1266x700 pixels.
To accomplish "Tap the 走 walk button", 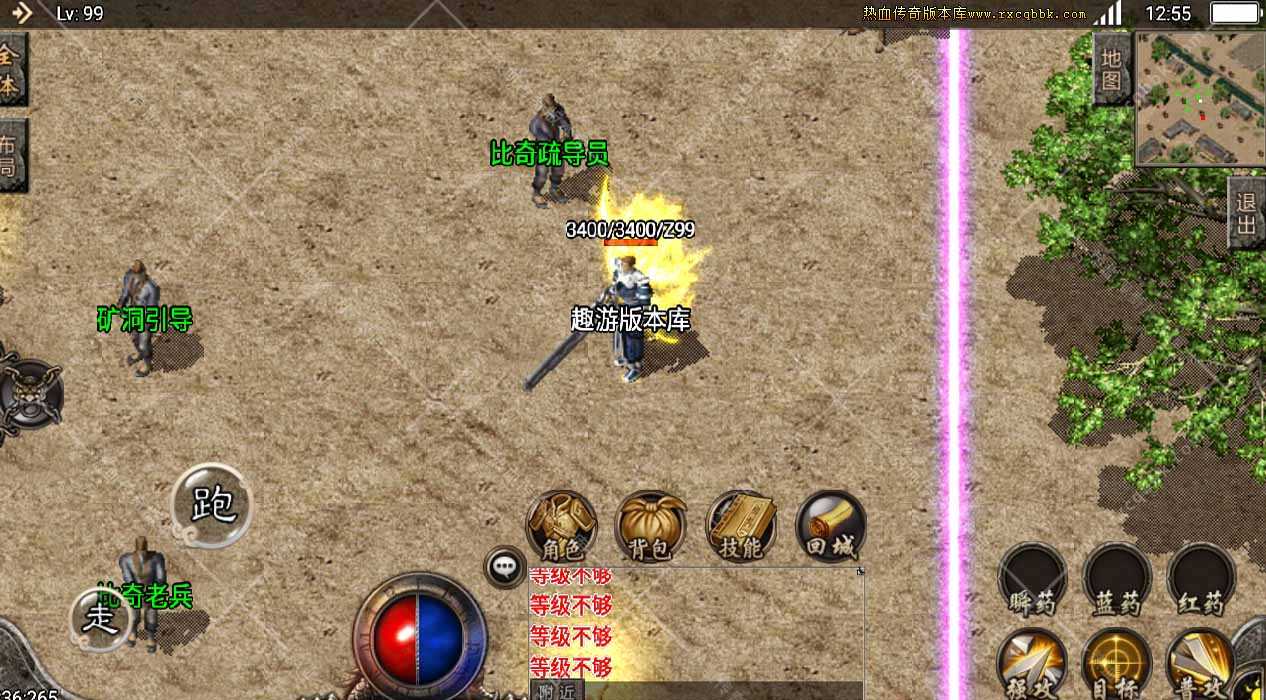I will 101,618.
